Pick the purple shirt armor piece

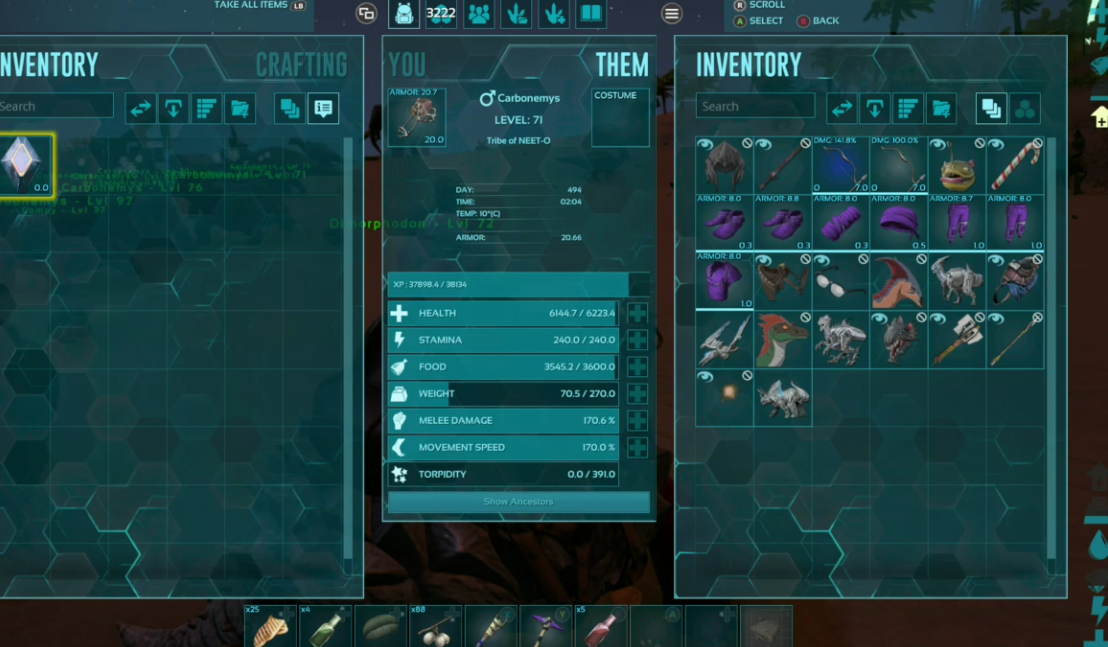point(725,280)
